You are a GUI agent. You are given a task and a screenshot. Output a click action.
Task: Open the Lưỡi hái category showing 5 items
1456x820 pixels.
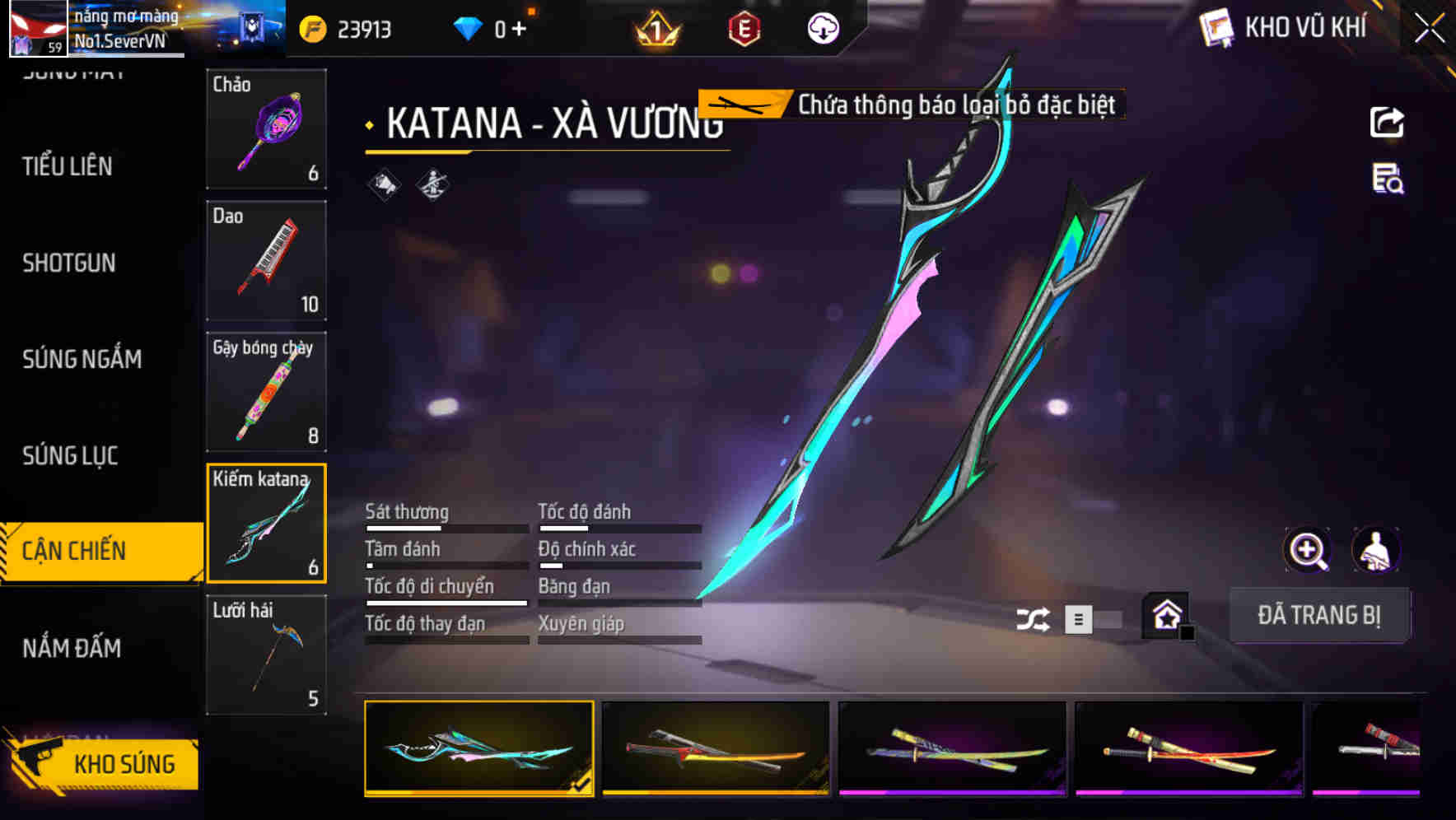(266, 655)
